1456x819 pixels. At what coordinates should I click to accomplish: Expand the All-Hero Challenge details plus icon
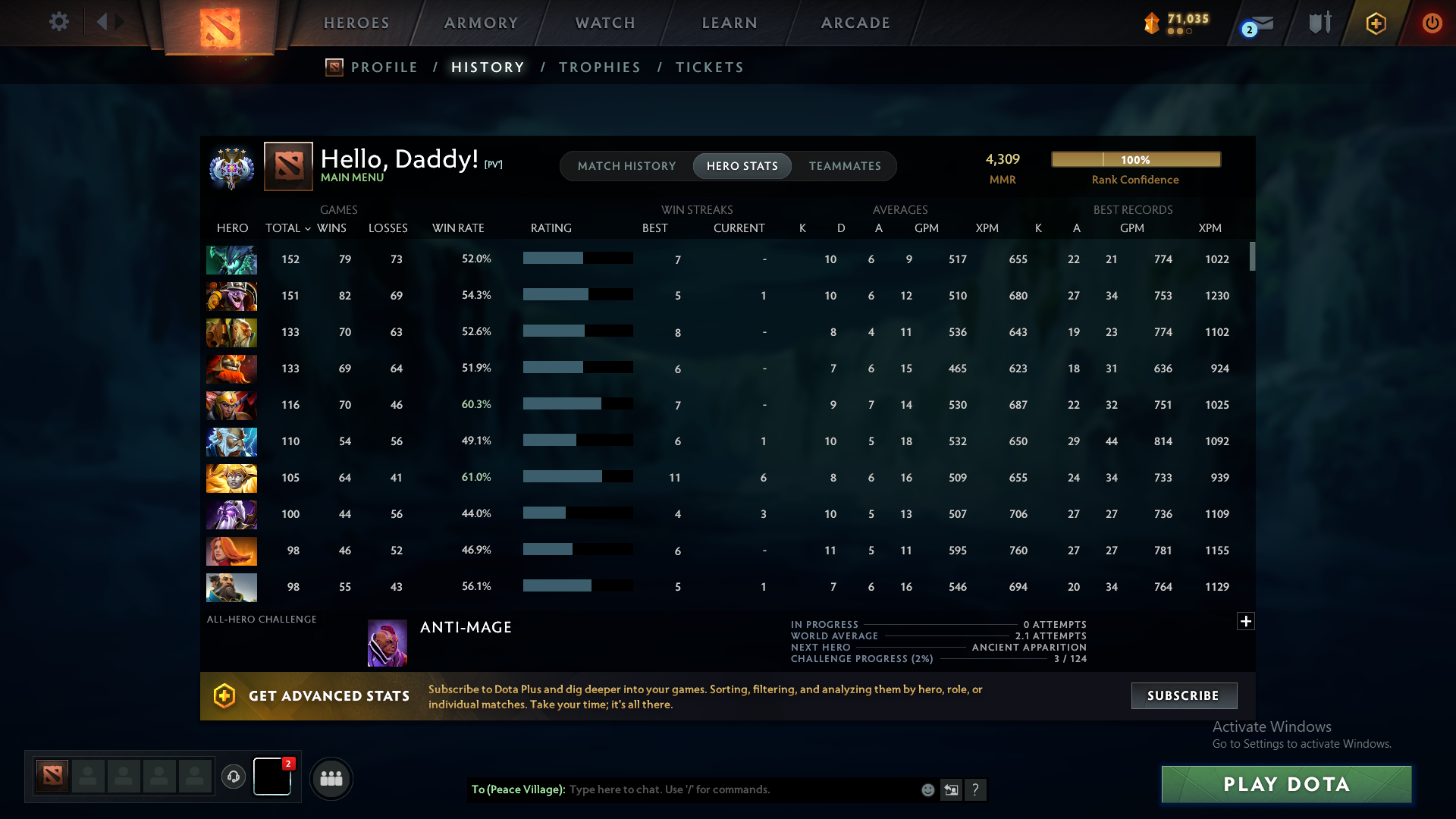[1246, 621]
